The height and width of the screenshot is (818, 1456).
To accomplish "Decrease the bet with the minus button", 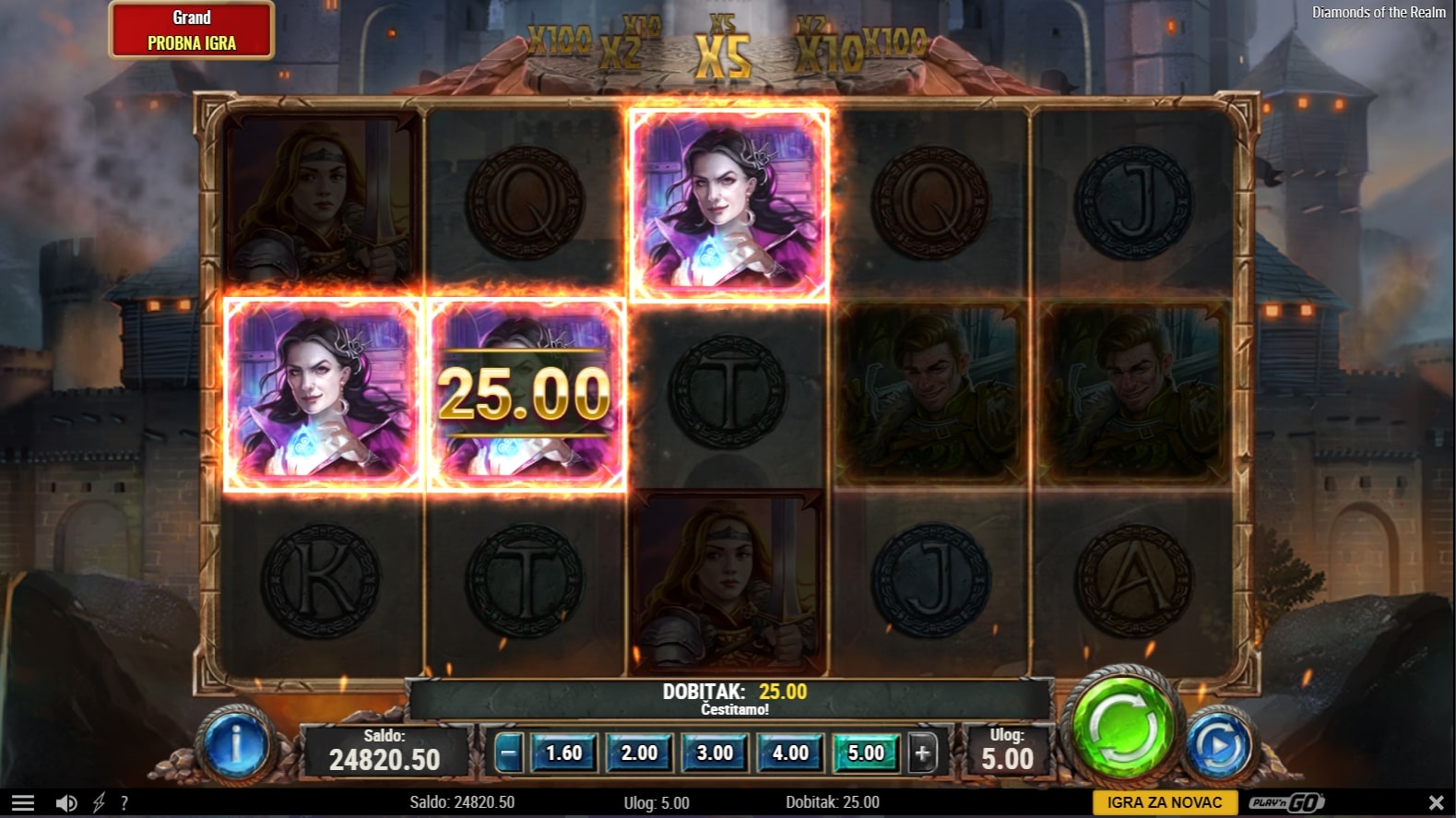I will [507, 753].
